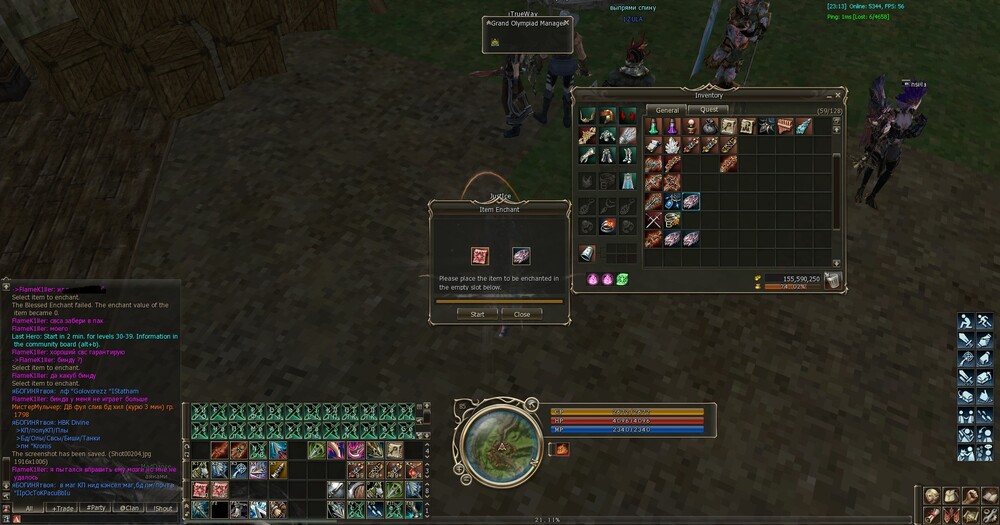The width and height of the screenshot is (1000, 525).
Task: Click the inventory trash can icon
Action: (x=832, y=280)
